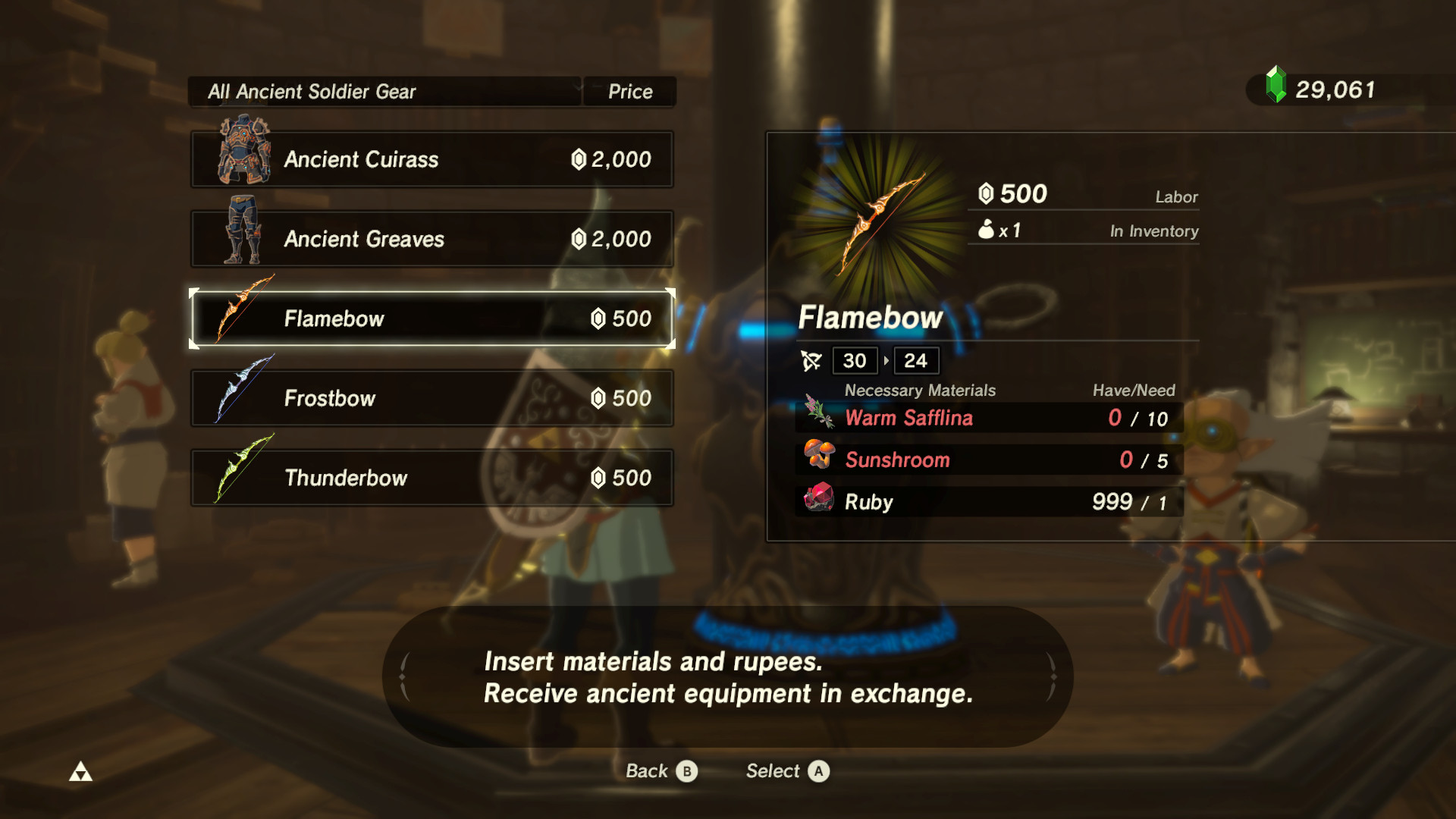1456x819 pixels.
Task: Select the Flamebow entry in the gear list
Action: pyautogui.click(x=431, y=318)
